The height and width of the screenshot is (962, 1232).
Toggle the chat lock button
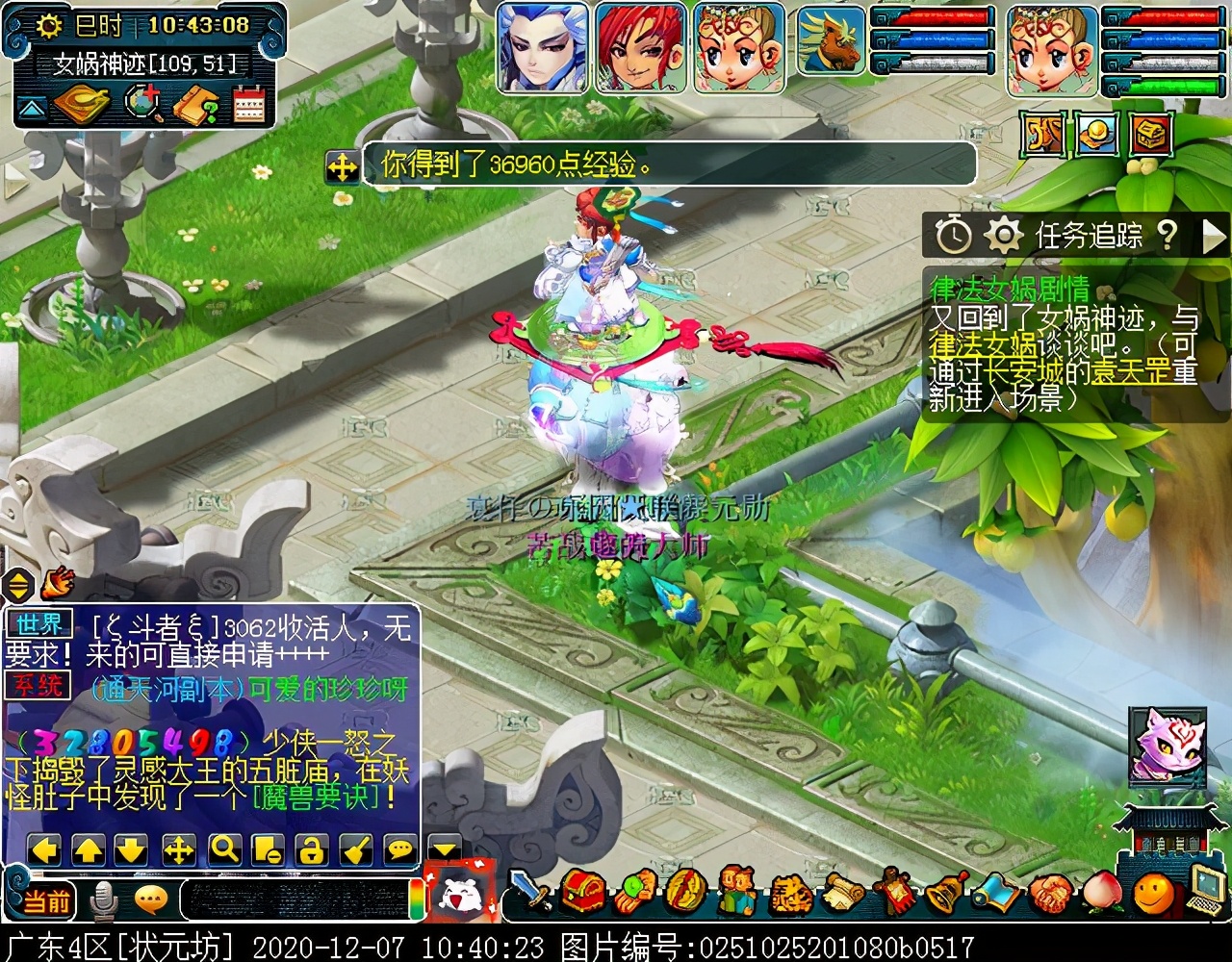pos(312,849)
